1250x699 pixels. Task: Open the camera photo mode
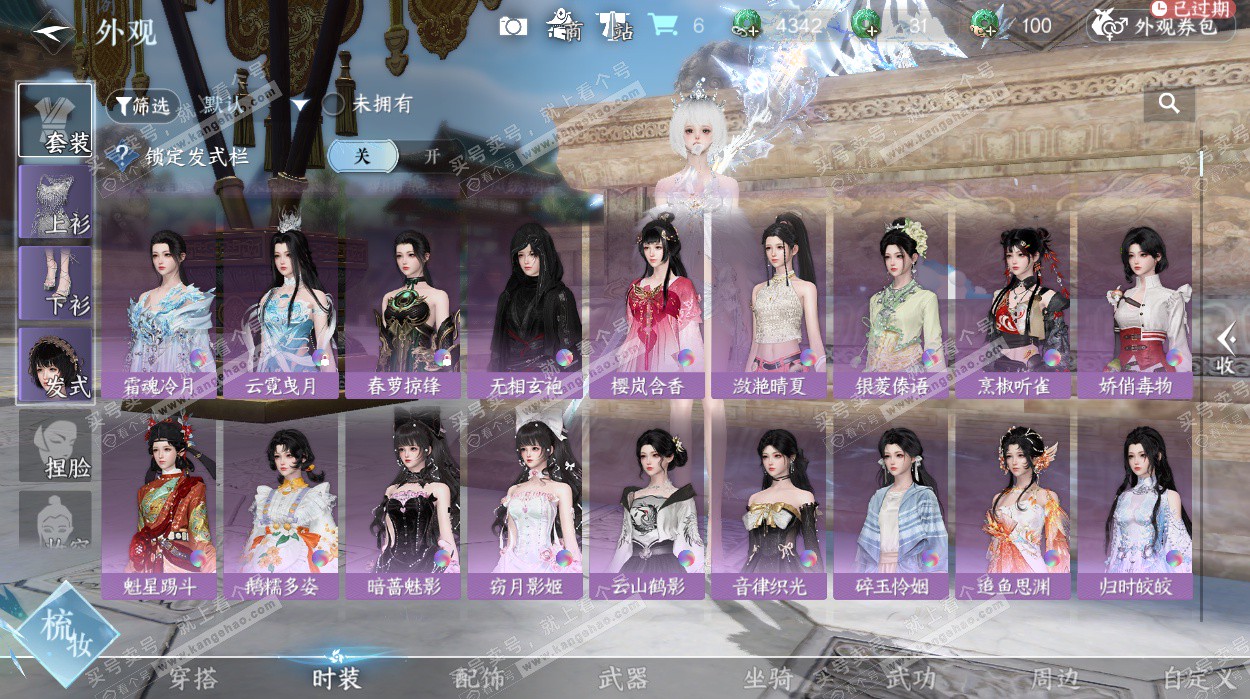coord(513,26)
